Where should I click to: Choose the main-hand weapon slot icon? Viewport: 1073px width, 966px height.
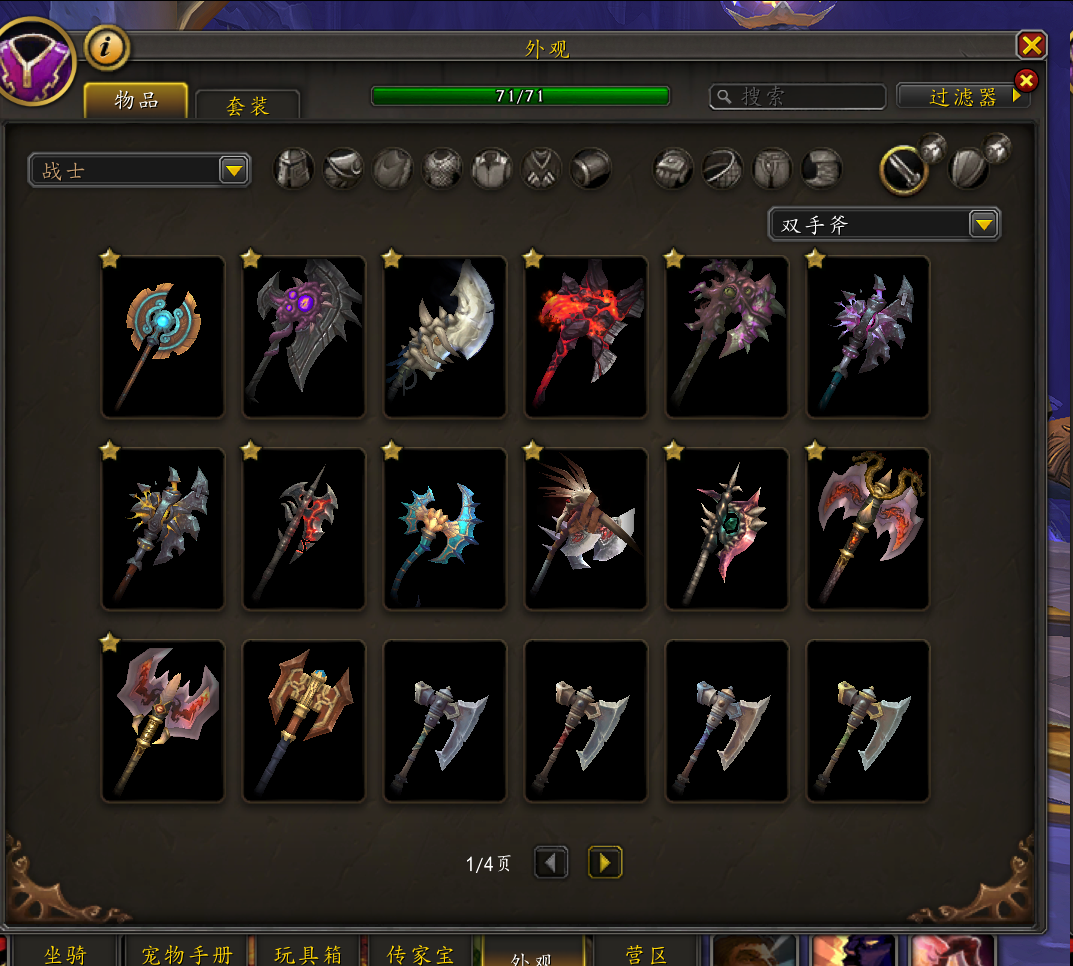tap(903, 170)
